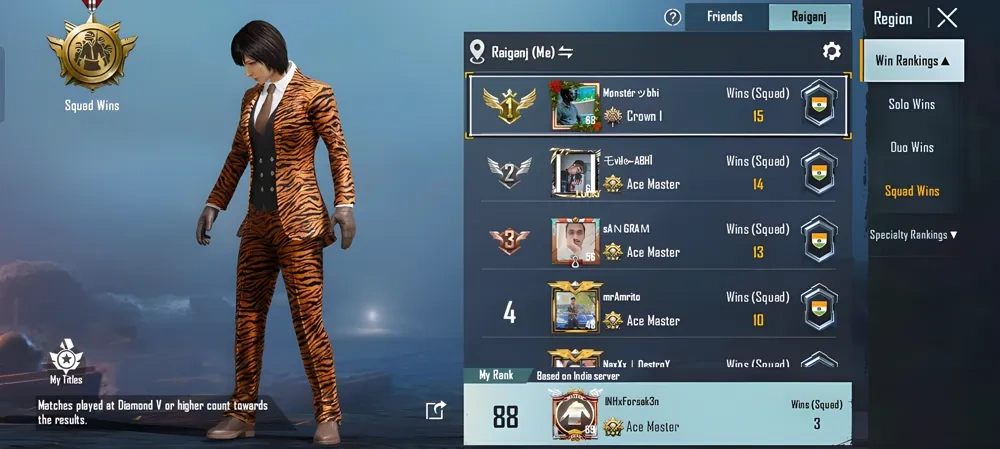Select the Raiganj tab

point(809,17)
